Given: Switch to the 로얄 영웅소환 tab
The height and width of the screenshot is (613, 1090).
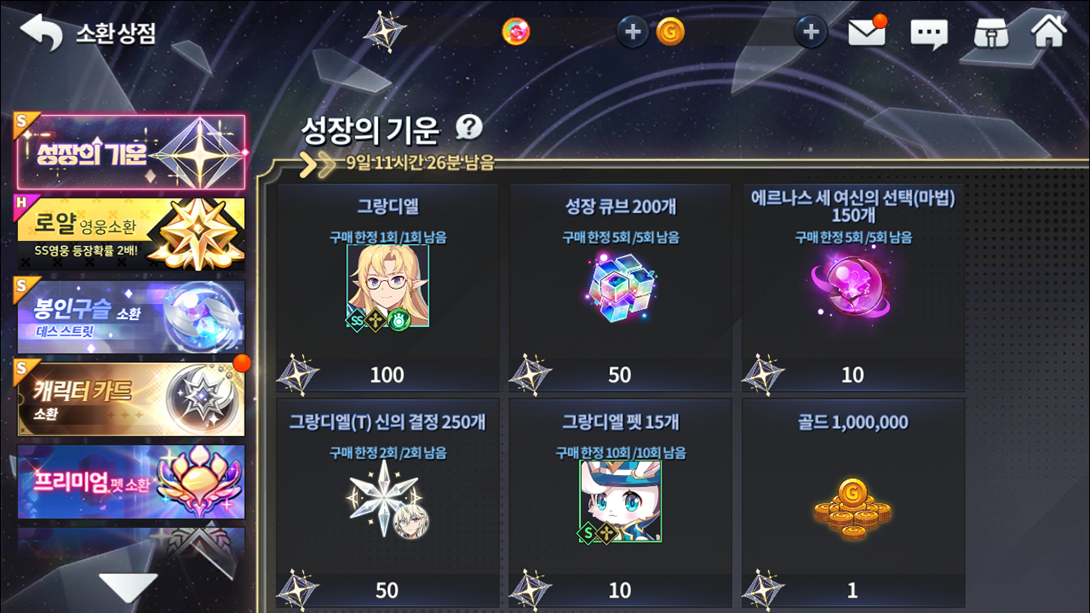Looking at the screenshot, I should pyautogui.click(x=130, y=233).
